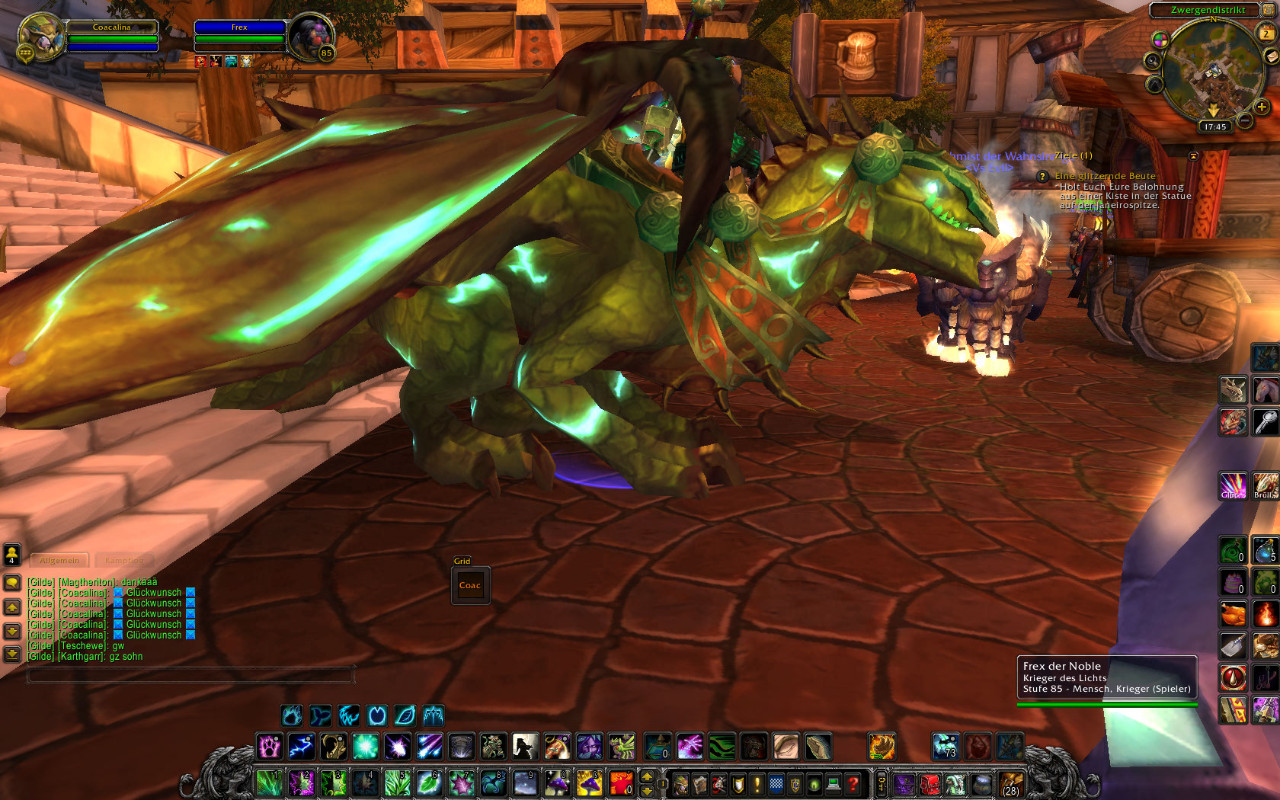Image resolution: width=1280 pixels, height=800 pixels.
Task: Use the silver key item button
Action: coord(1265,422)
